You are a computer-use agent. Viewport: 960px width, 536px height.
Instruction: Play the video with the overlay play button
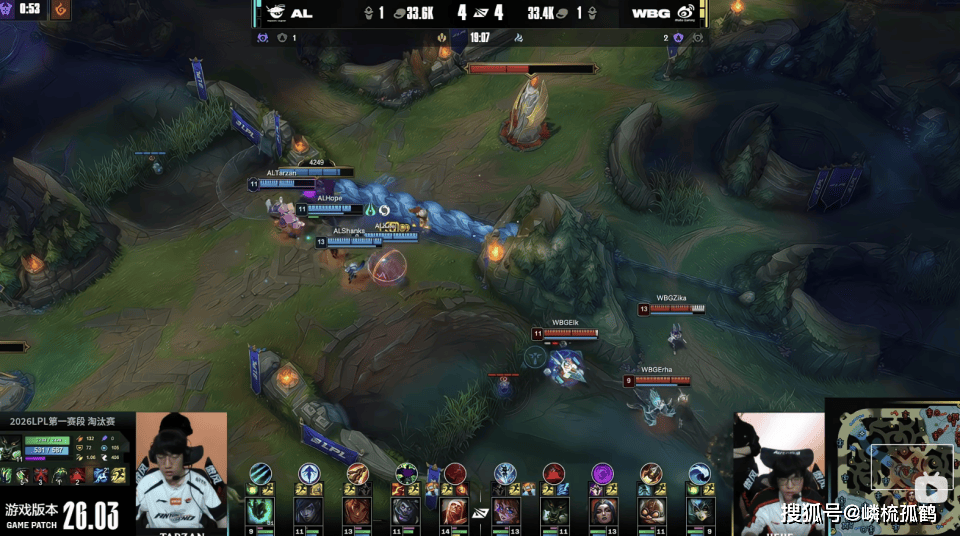[932, 490]
